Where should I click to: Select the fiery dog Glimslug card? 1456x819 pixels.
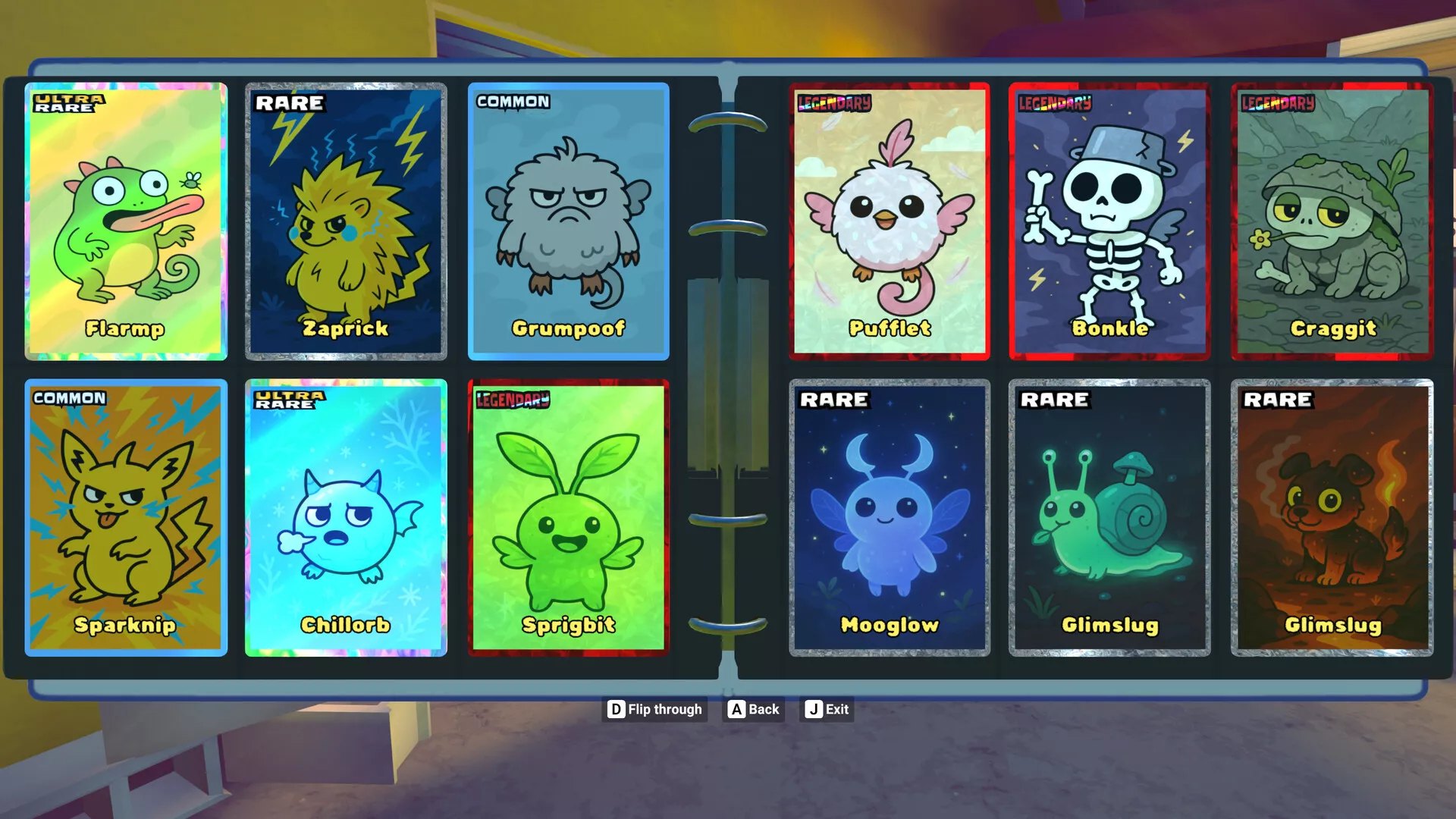point(1332,517)
